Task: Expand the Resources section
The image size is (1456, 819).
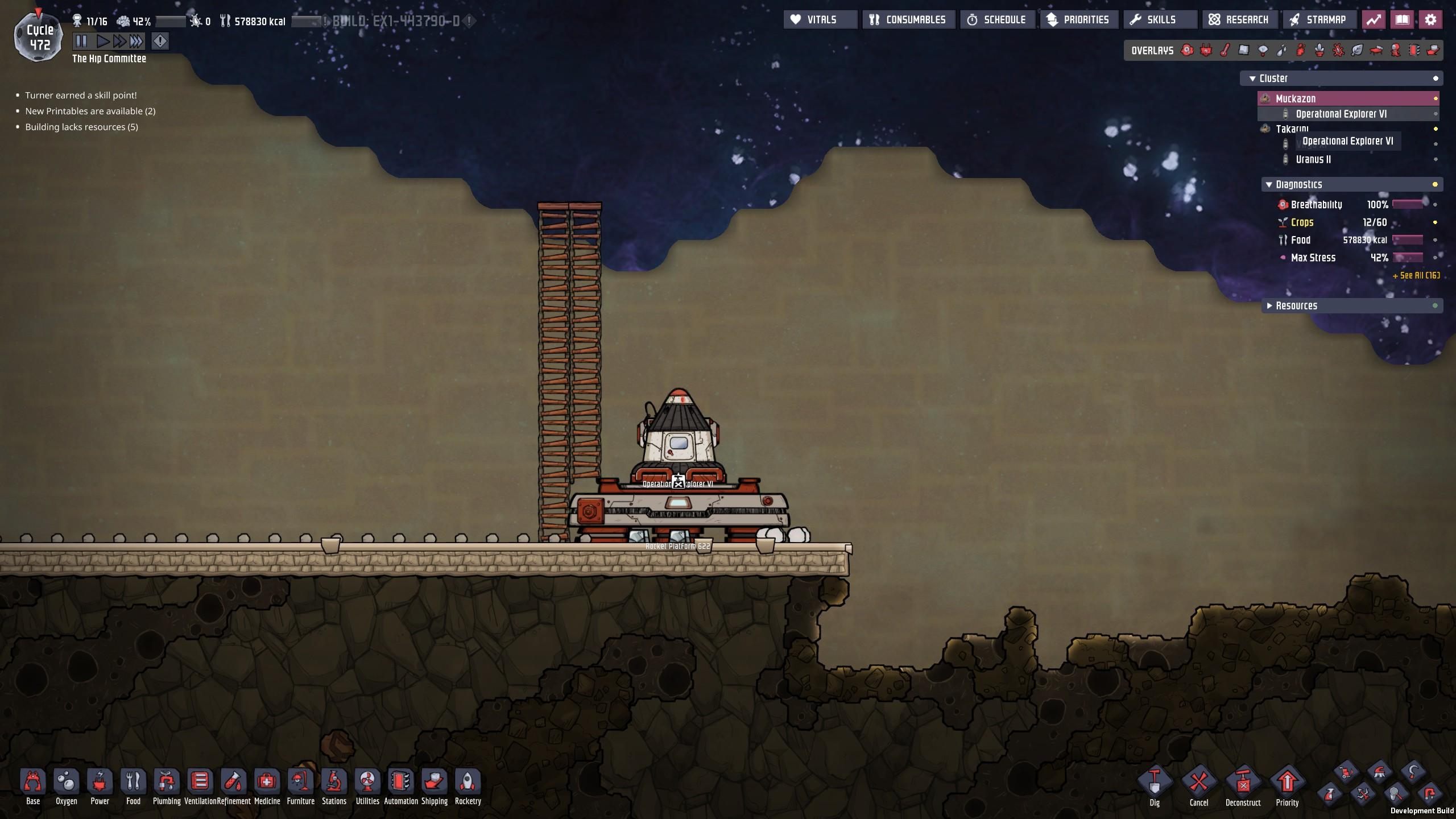Action: pyautogui.click(x=1271, y=305)
